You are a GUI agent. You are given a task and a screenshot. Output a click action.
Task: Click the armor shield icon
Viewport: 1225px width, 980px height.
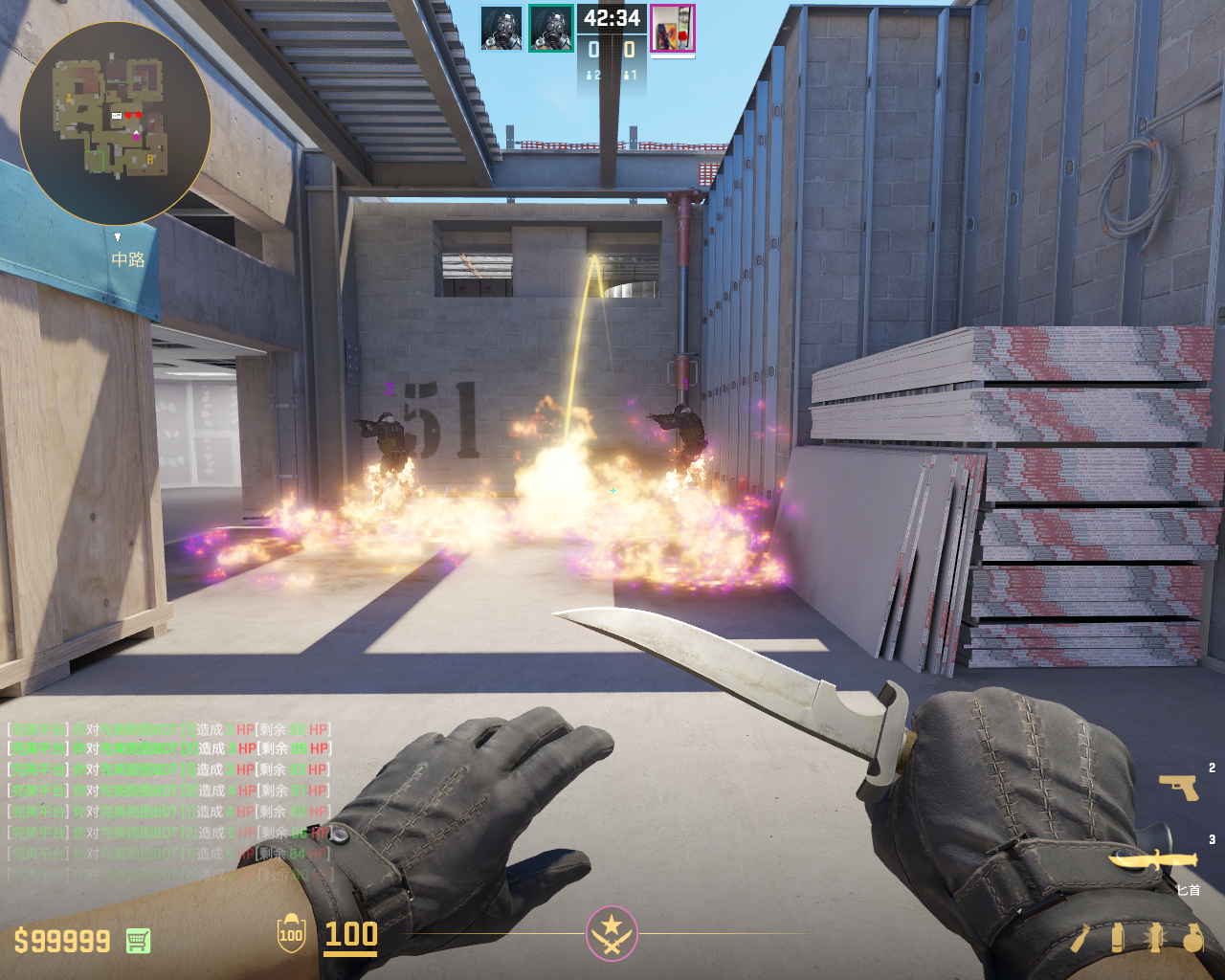[291, 934]
